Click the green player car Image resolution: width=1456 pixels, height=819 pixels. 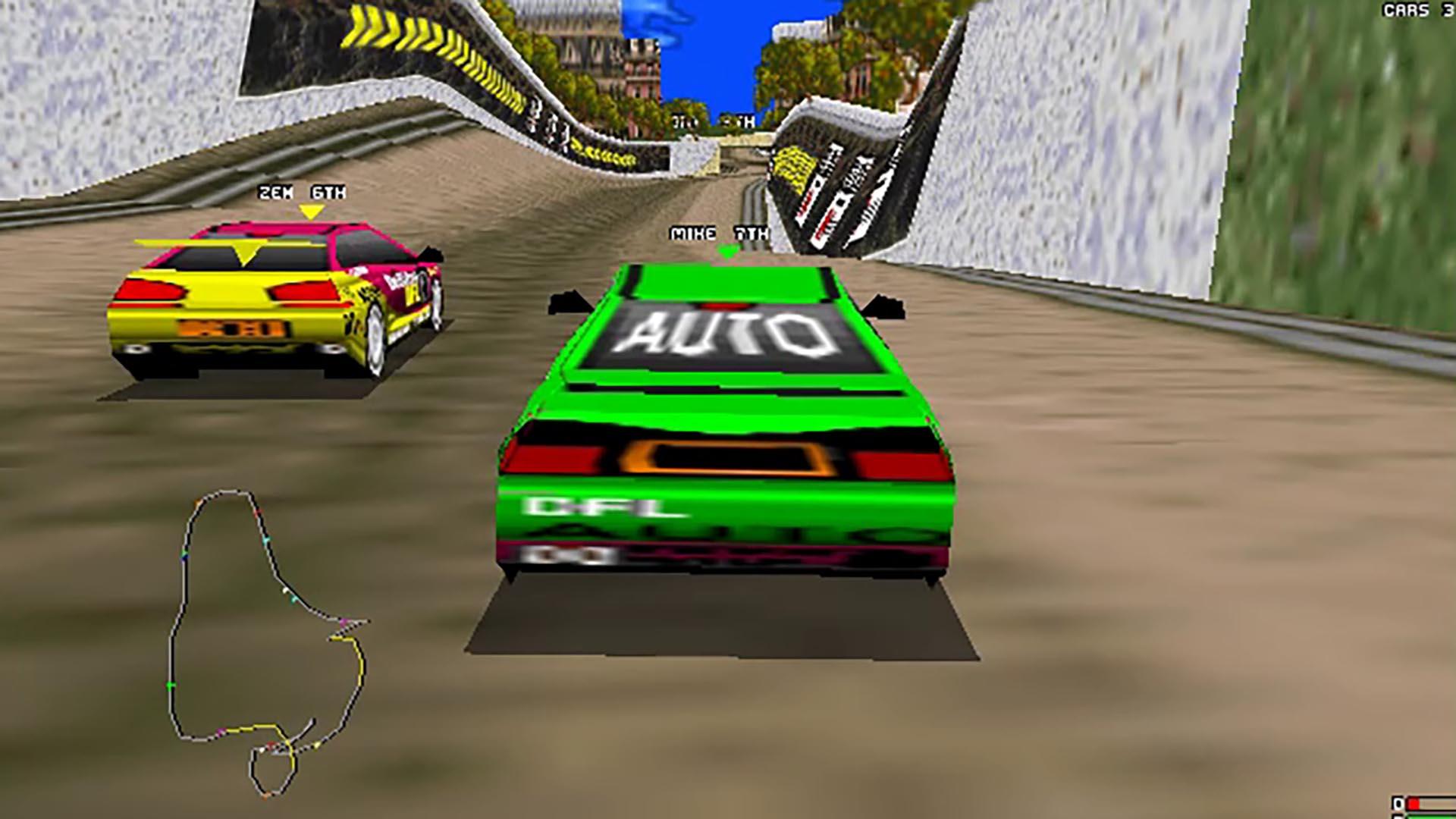click(720, 417)
